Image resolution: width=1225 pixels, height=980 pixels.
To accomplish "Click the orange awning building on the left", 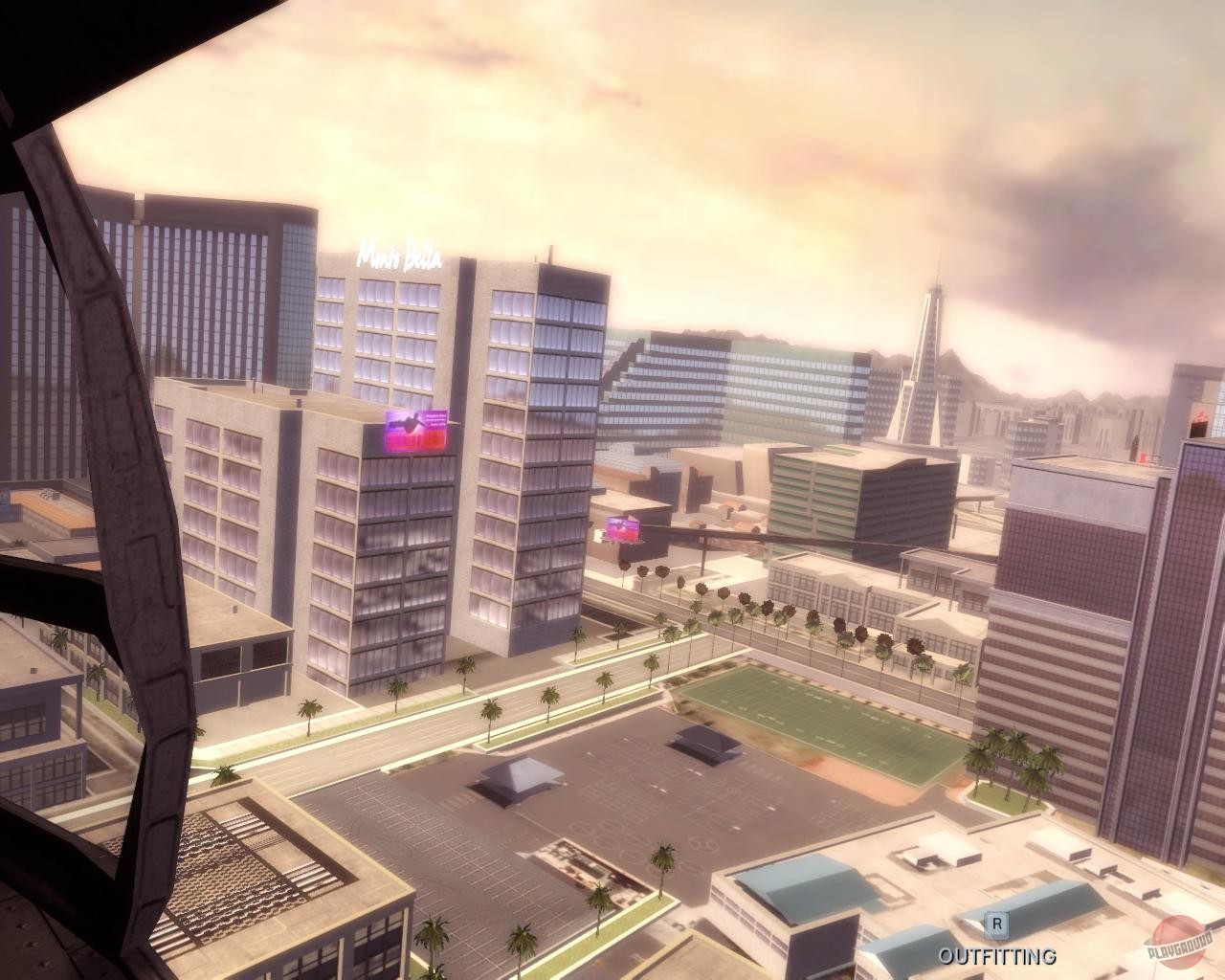I will click(x=53, y=507).
